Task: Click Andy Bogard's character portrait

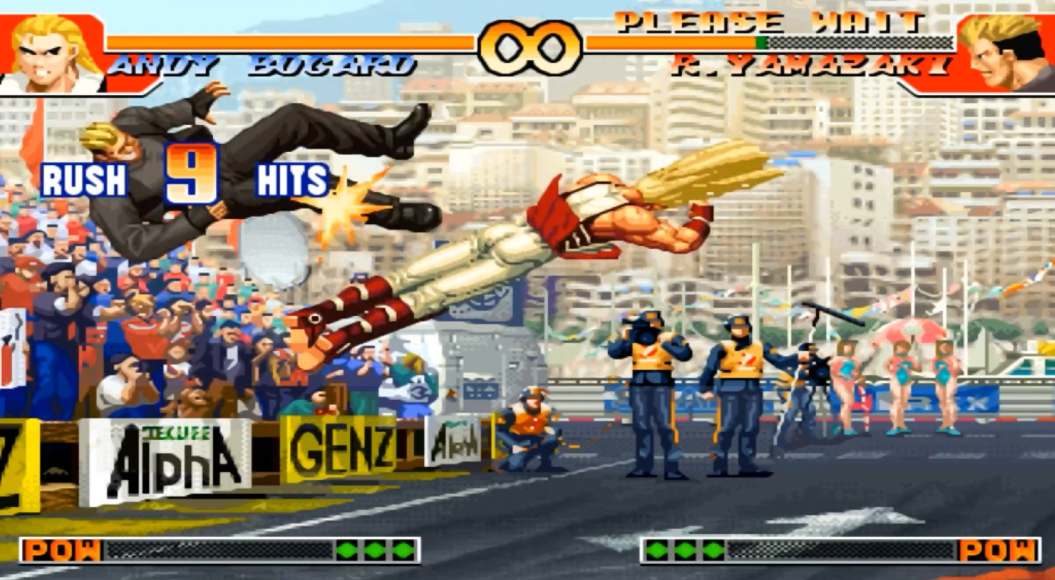Action: click(x=52, y=52)
